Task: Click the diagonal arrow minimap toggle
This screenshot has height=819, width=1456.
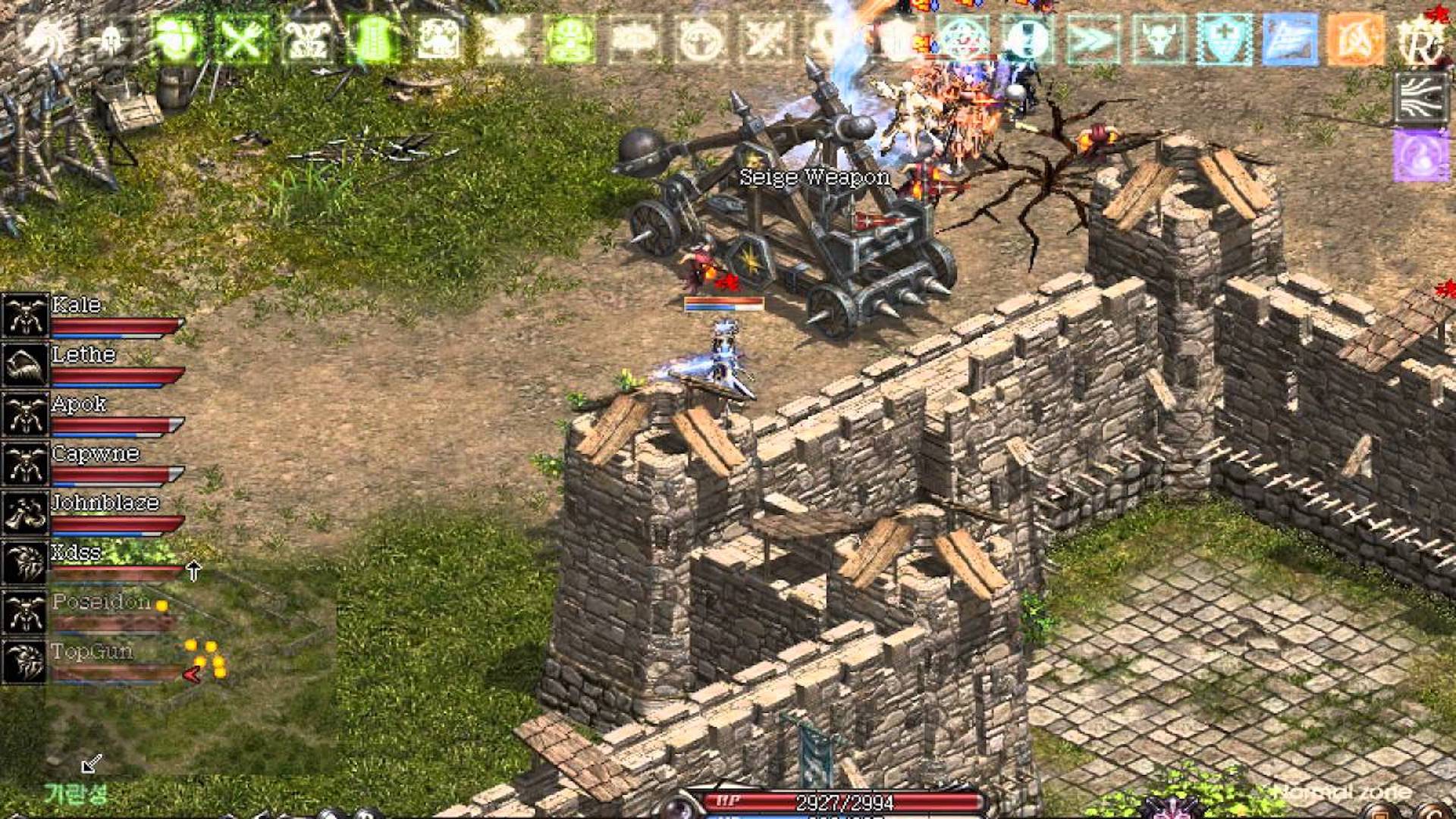Action: tap(92, 763)
